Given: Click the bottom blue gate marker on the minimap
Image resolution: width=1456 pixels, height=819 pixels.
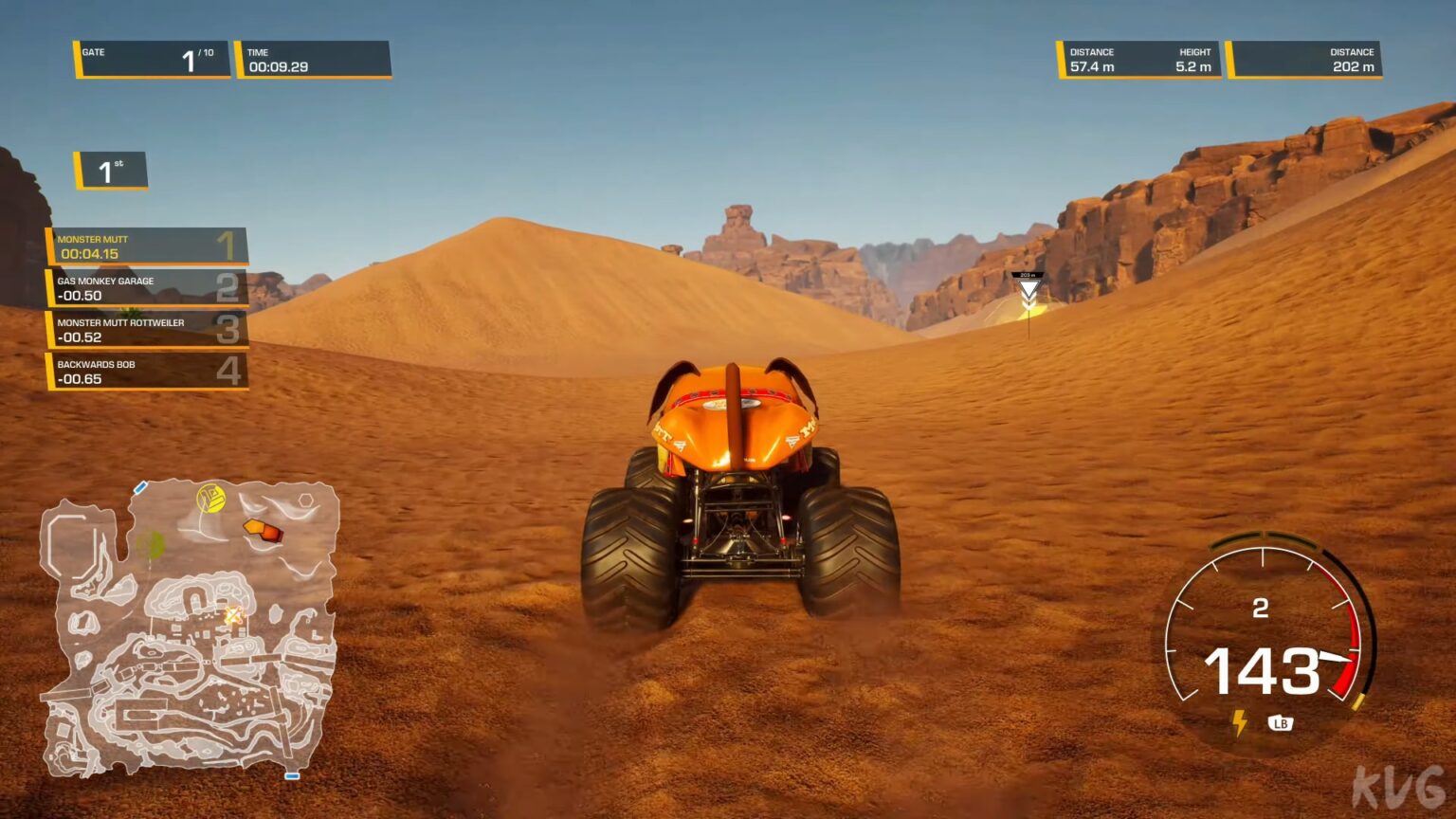Looking at the screenshot, I should coord(293,774).
